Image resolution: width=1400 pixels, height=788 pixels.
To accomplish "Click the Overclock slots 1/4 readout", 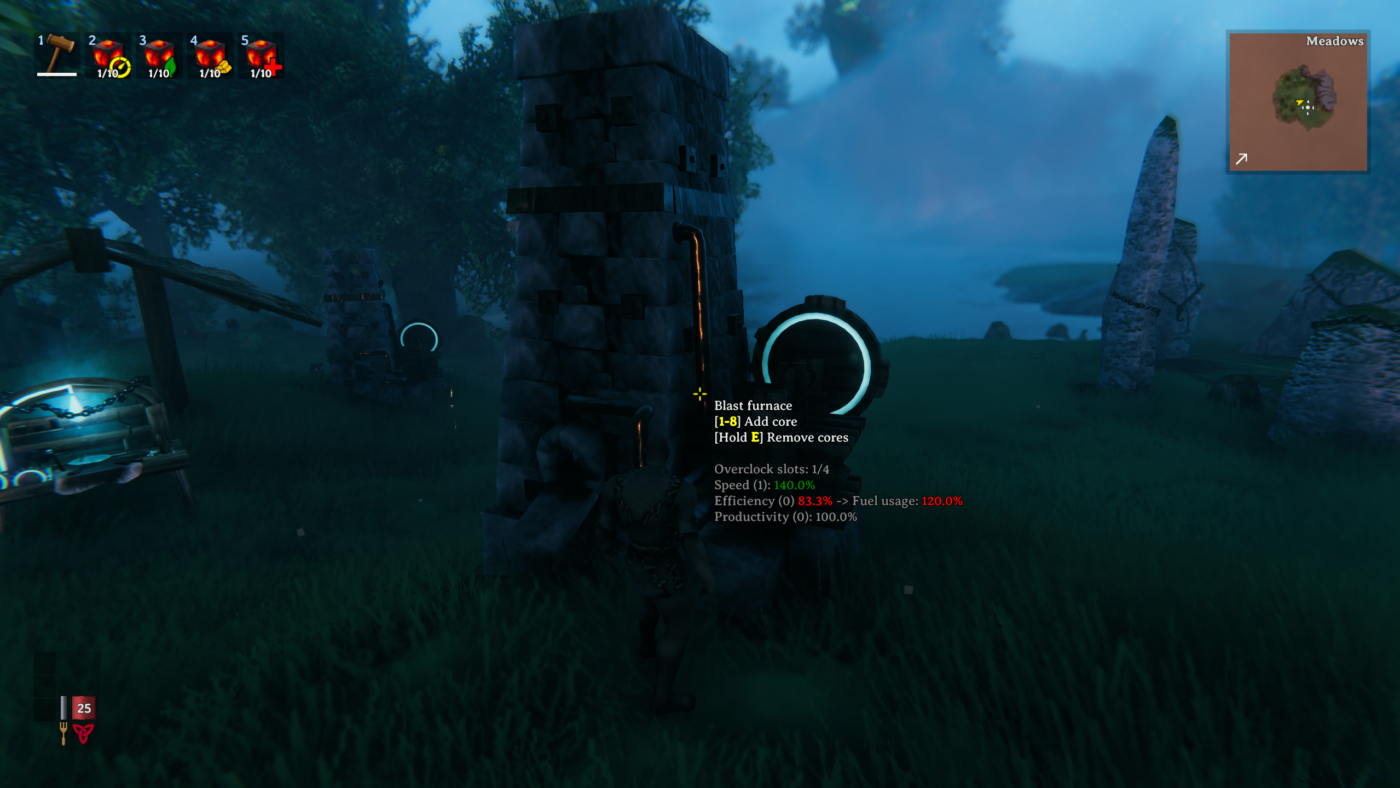I will click(x=771, y=467).
